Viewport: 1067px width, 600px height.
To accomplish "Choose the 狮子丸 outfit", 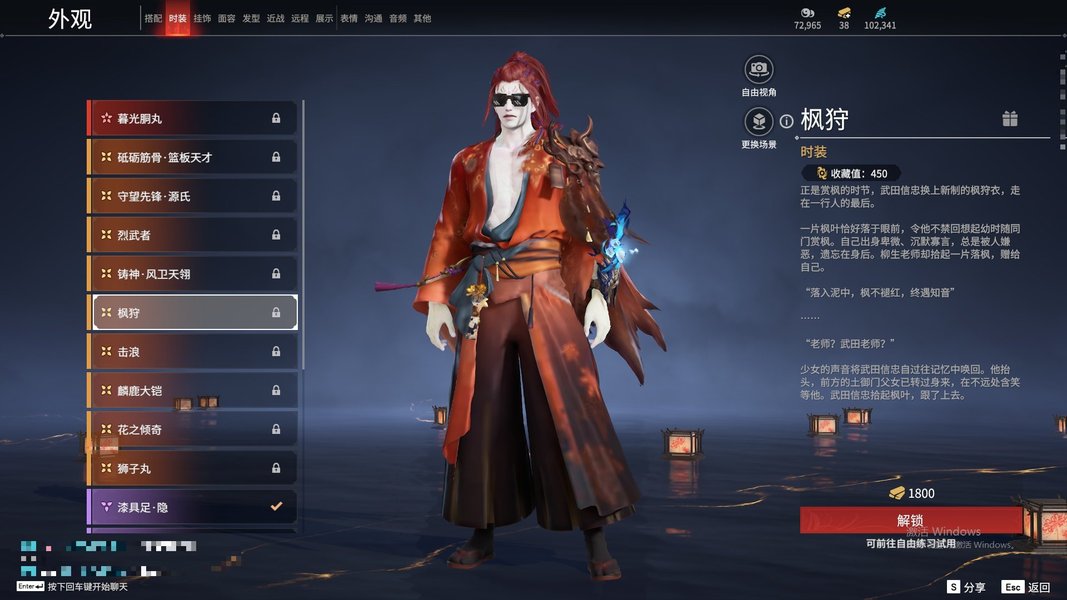I will click(x=194, y=468).
